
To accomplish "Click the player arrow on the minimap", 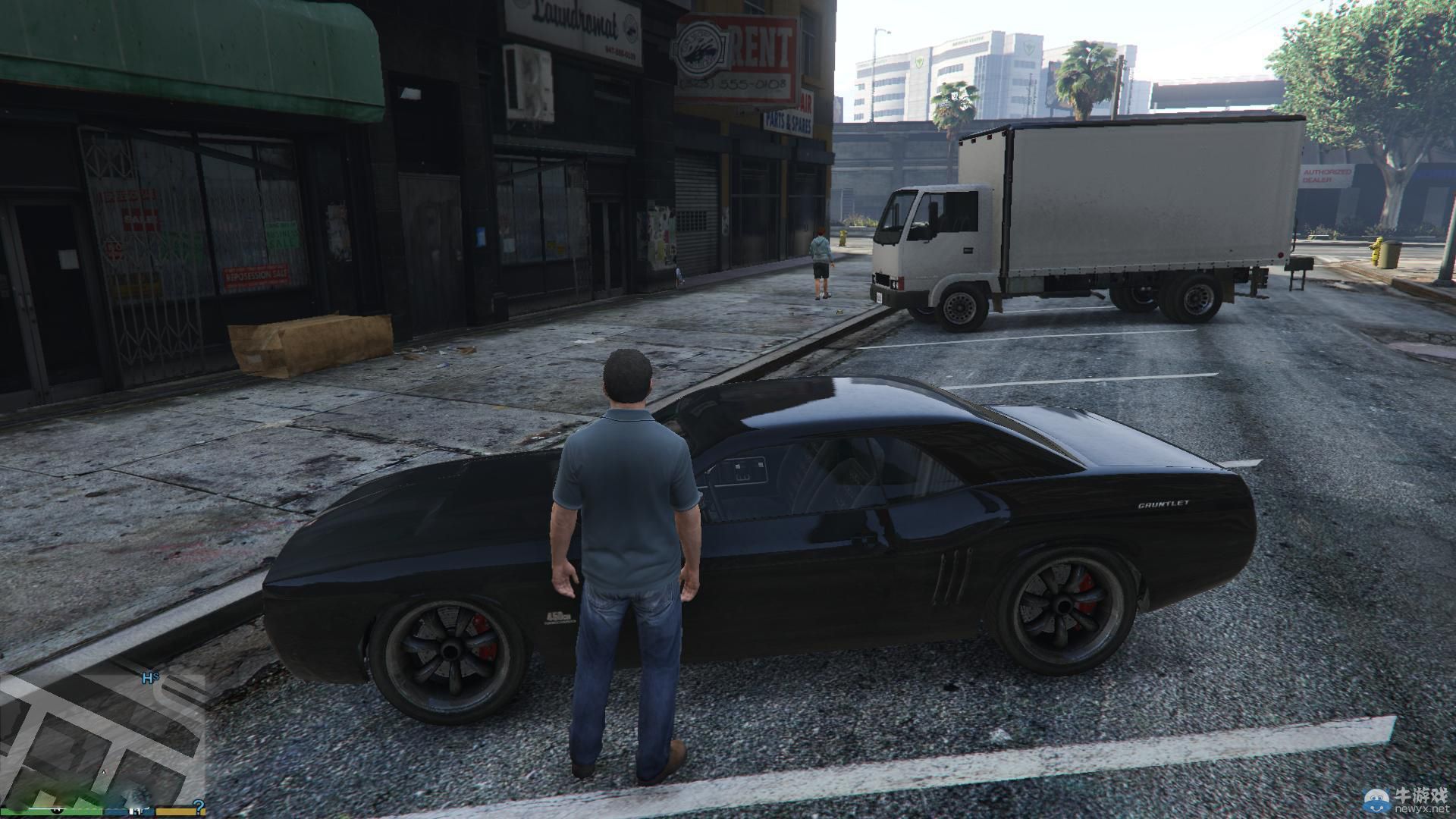I will [x=104, y=770].
